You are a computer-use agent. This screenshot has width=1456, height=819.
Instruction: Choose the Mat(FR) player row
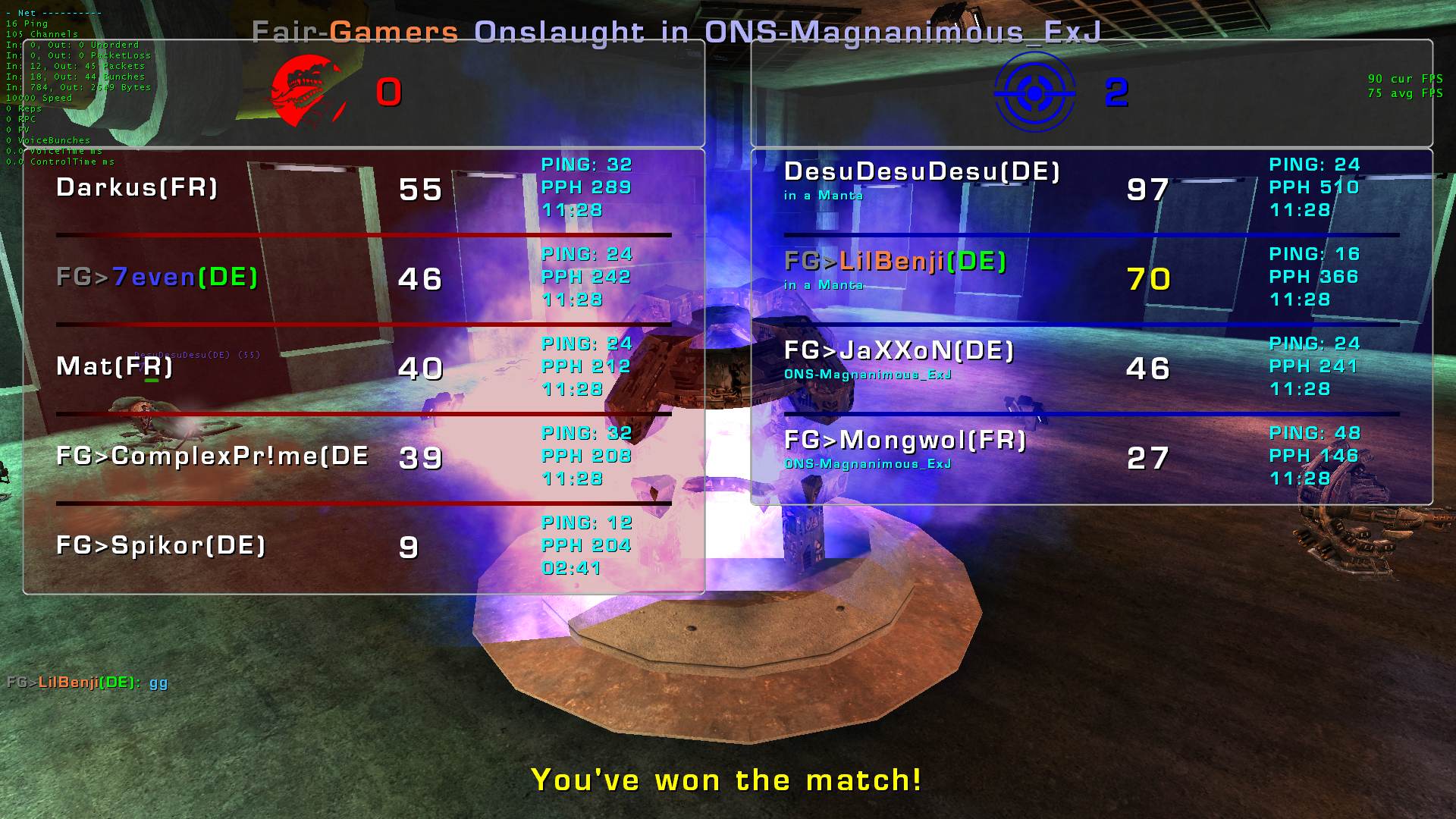click(x=115, y=366)
